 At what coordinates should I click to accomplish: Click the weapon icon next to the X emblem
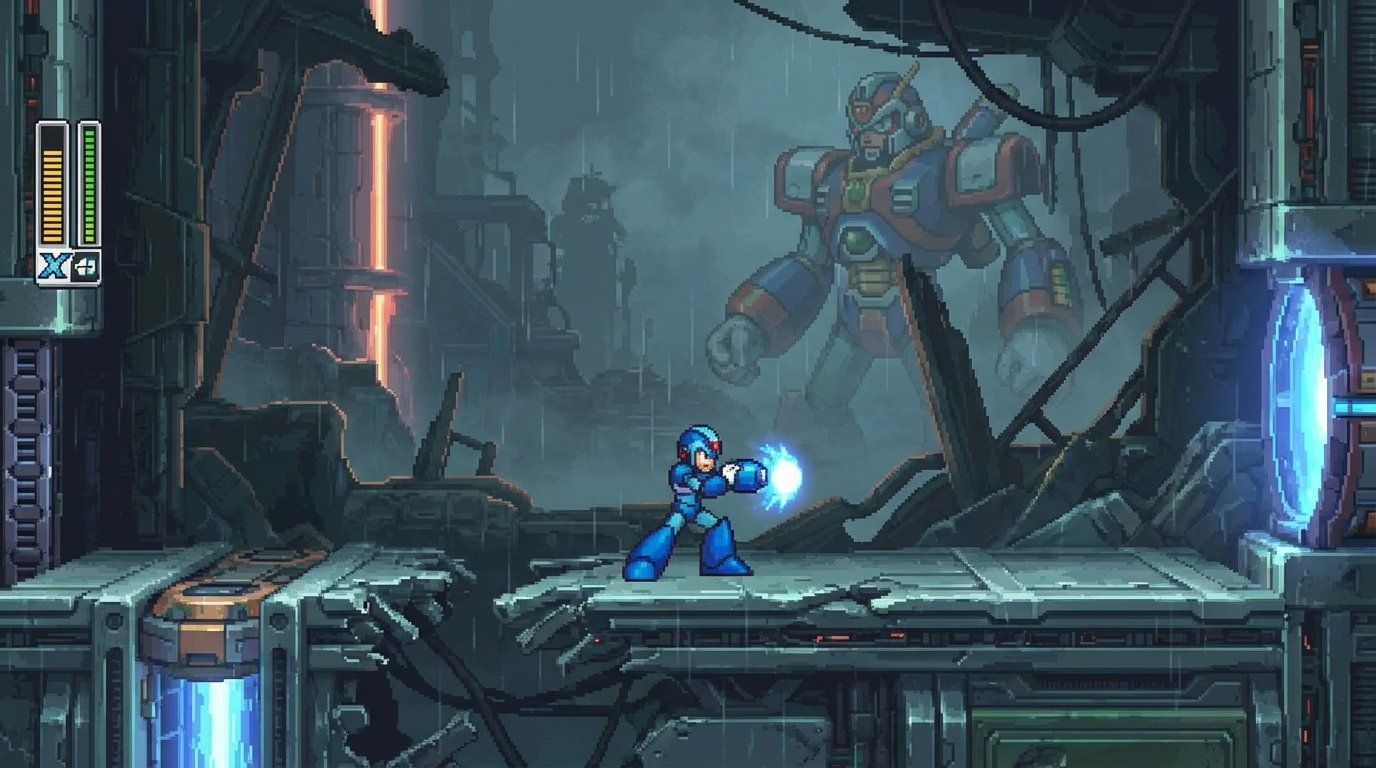[87, 267]
